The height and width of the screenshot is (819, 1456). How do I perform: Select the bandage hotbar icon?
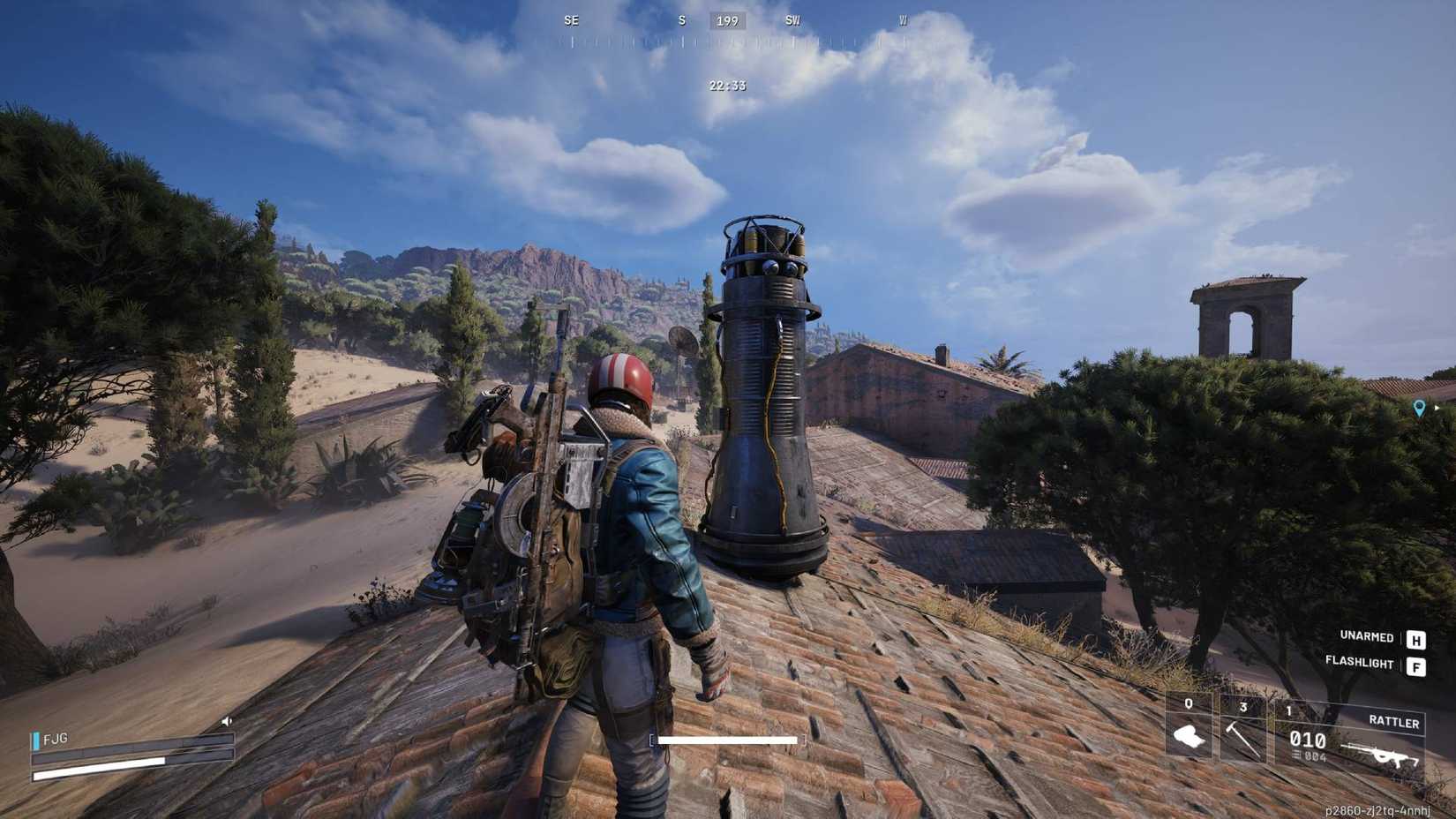(1188, 736)
